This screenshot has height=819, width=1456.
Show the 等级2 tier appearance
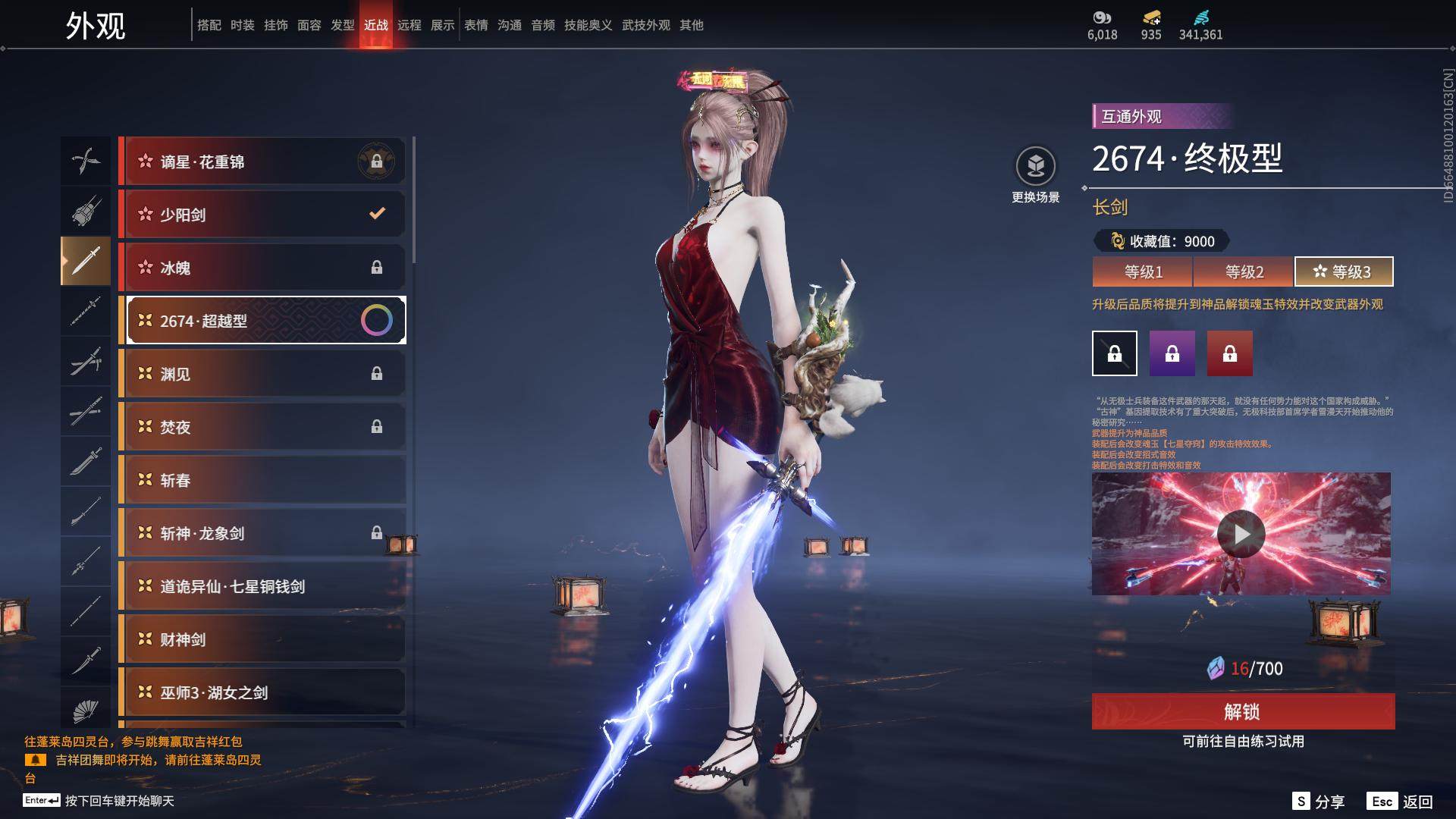[1244, 271]
